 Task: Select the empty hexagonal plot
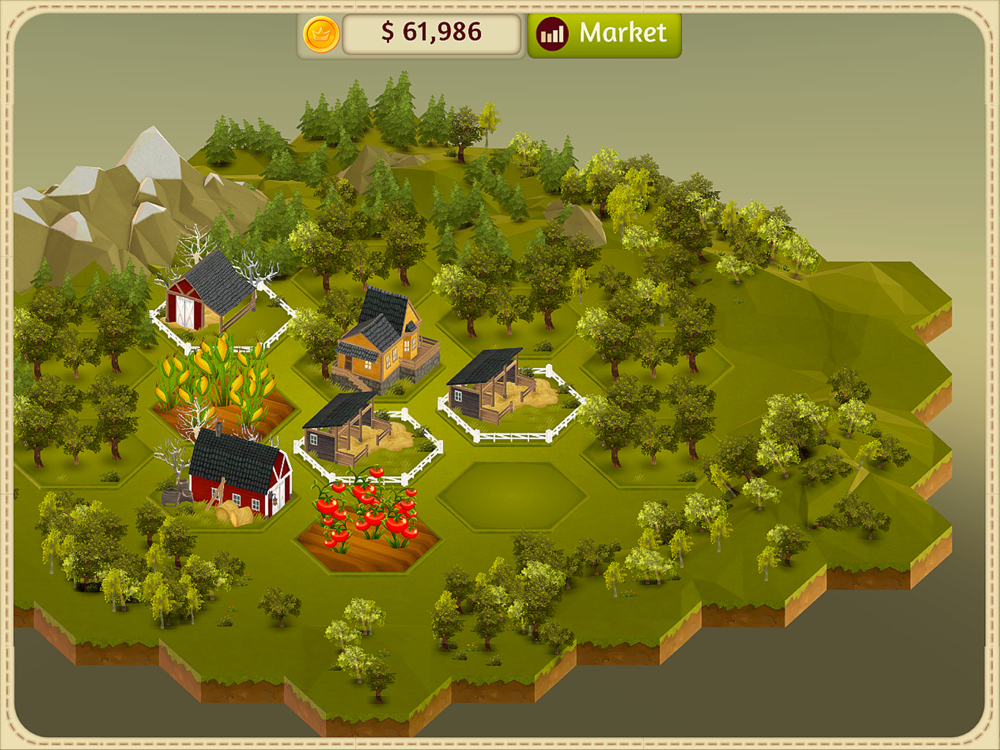click(x=512, y=495)
